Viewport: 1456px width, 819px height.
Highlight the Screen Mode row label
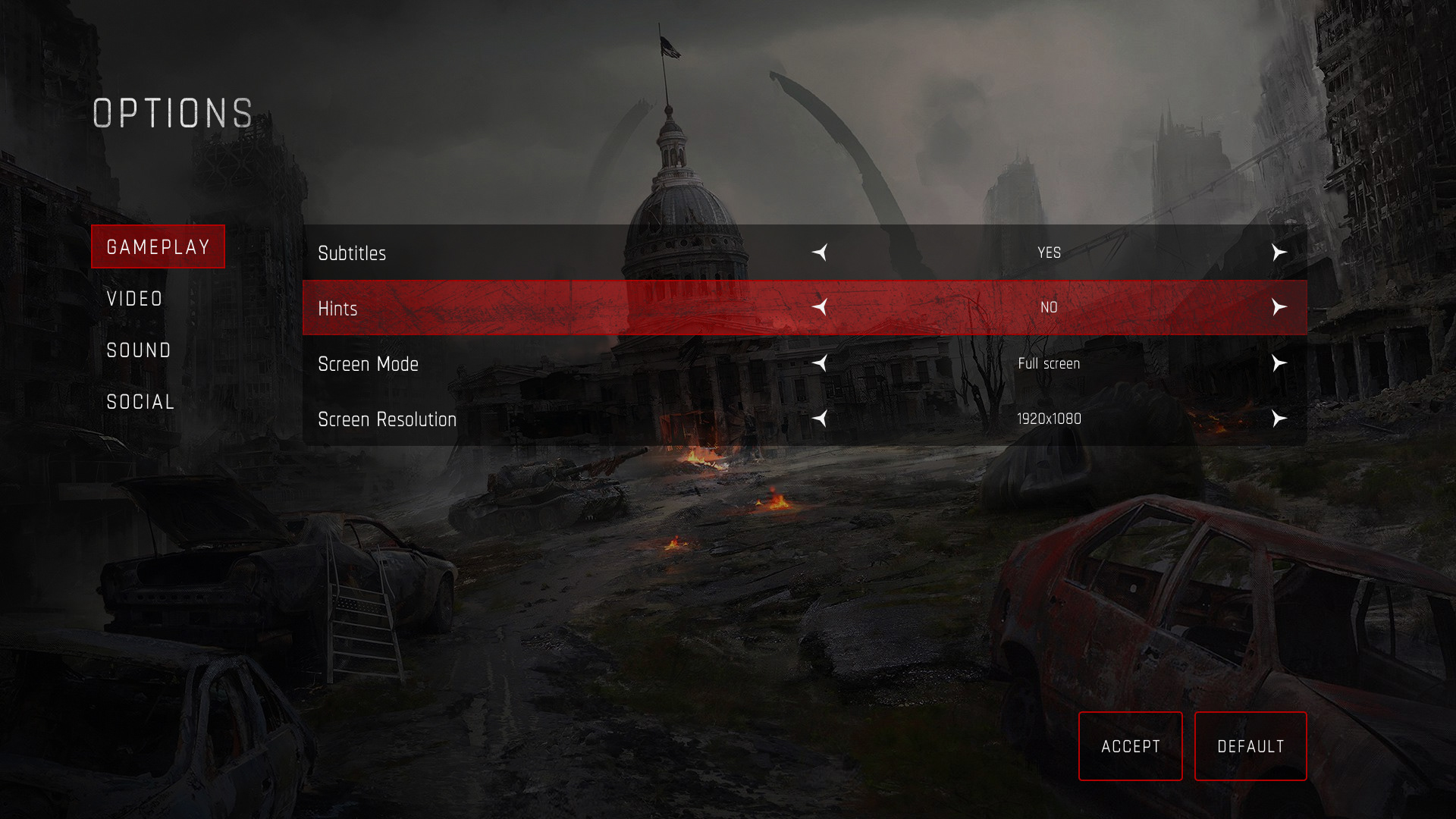point(368,364)
